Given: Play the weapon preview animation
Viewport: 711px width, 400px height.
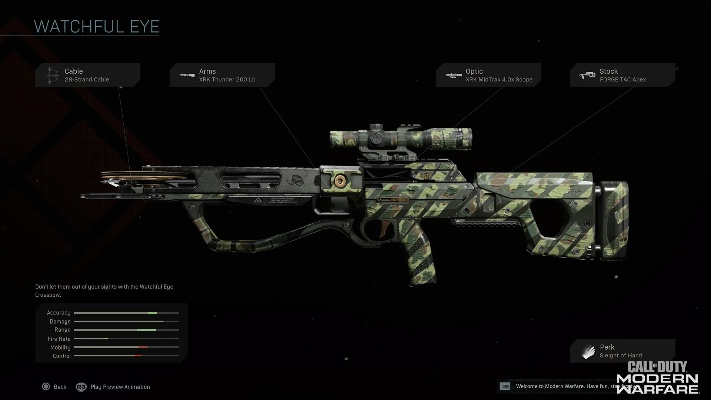Looking at the screenshot, I should pyautogui.click(x=114, y=385).
